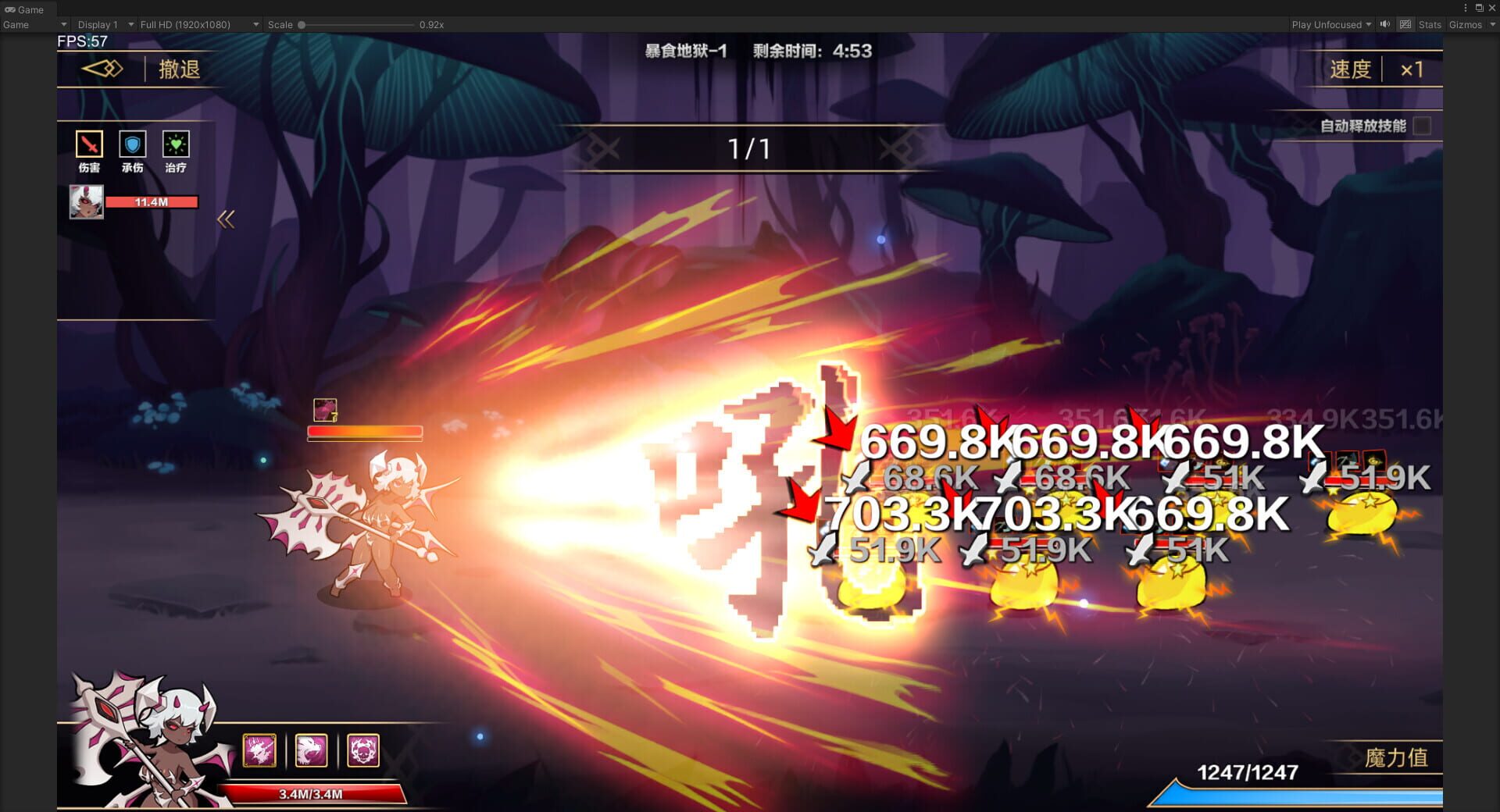Screen dimensions: 1500x812
Task: Activate the middle dragon skill icon
Action: click(312, 750)
